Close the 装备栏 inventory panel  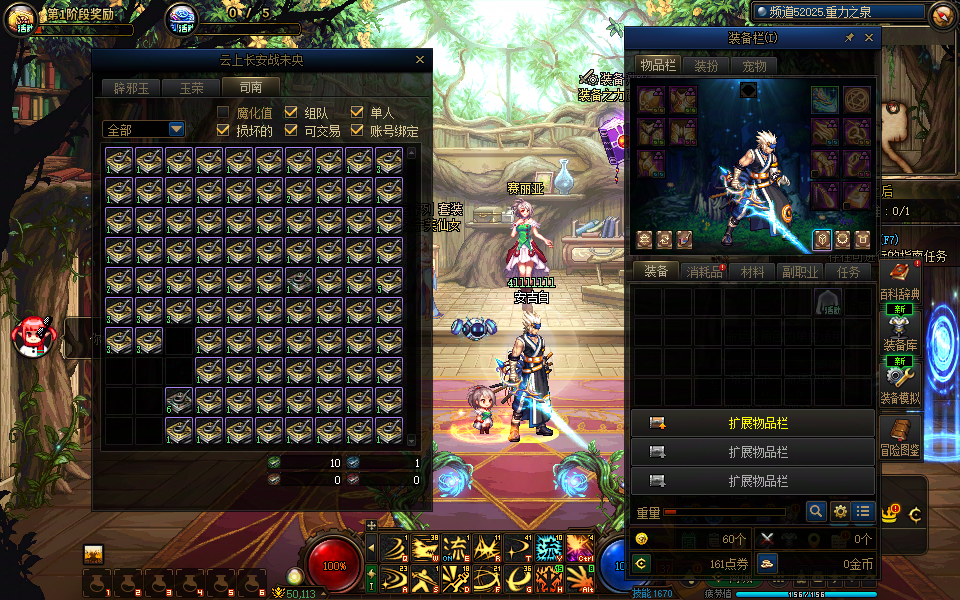(869, 38)
